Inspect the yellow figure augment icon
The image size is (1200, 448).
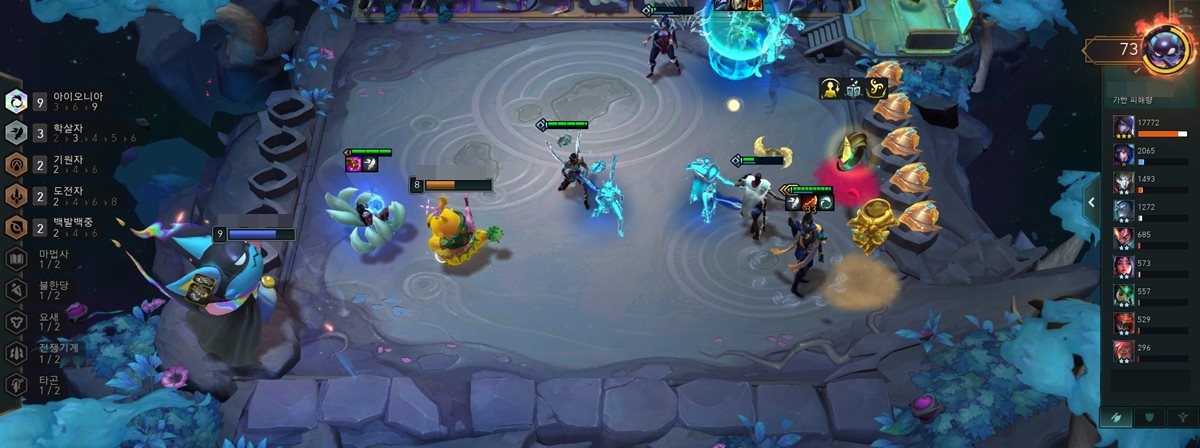[831, 88]
